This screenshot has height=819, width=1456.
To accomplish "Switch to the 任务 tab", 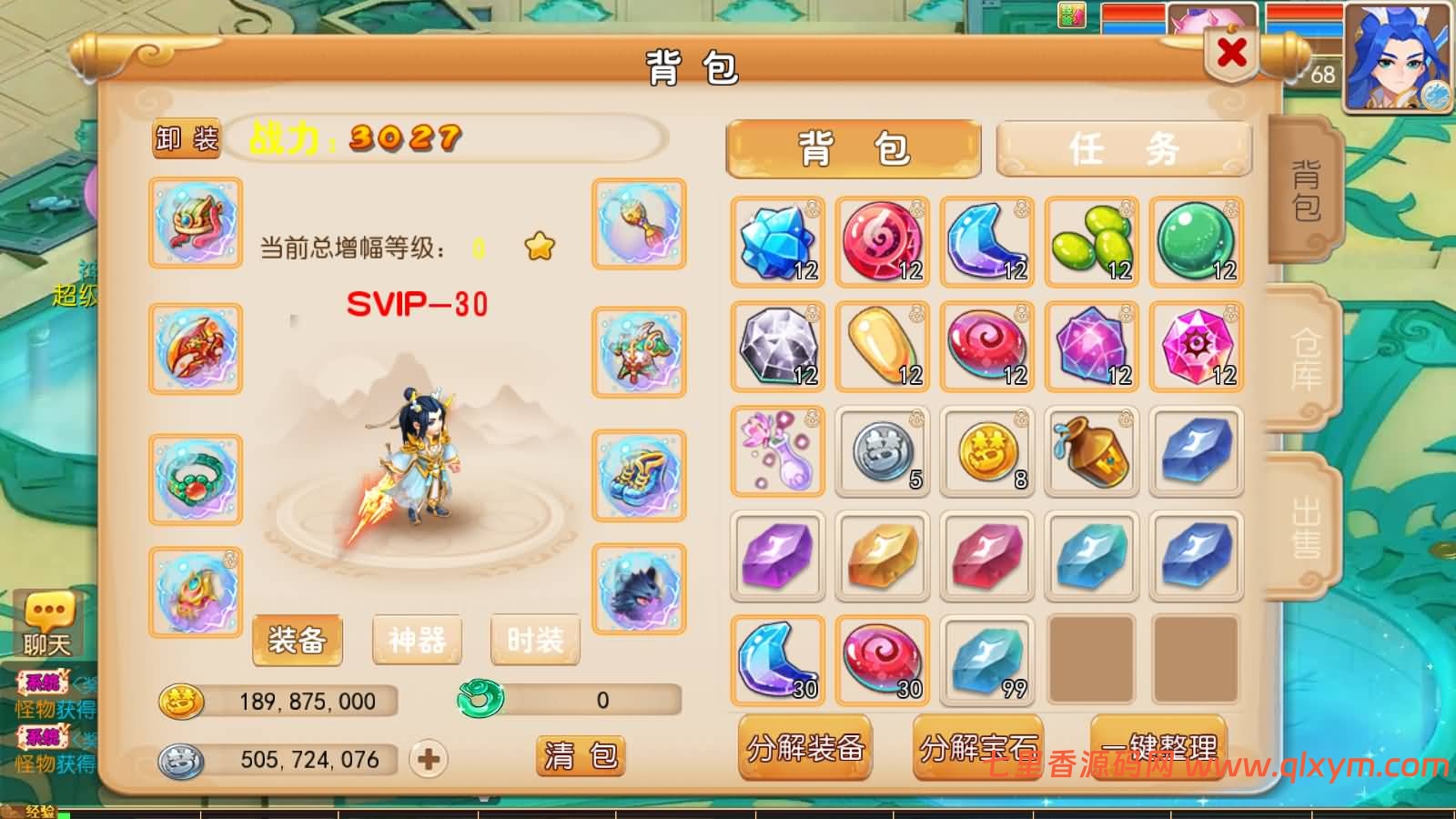I will [x=1124, y=148].
